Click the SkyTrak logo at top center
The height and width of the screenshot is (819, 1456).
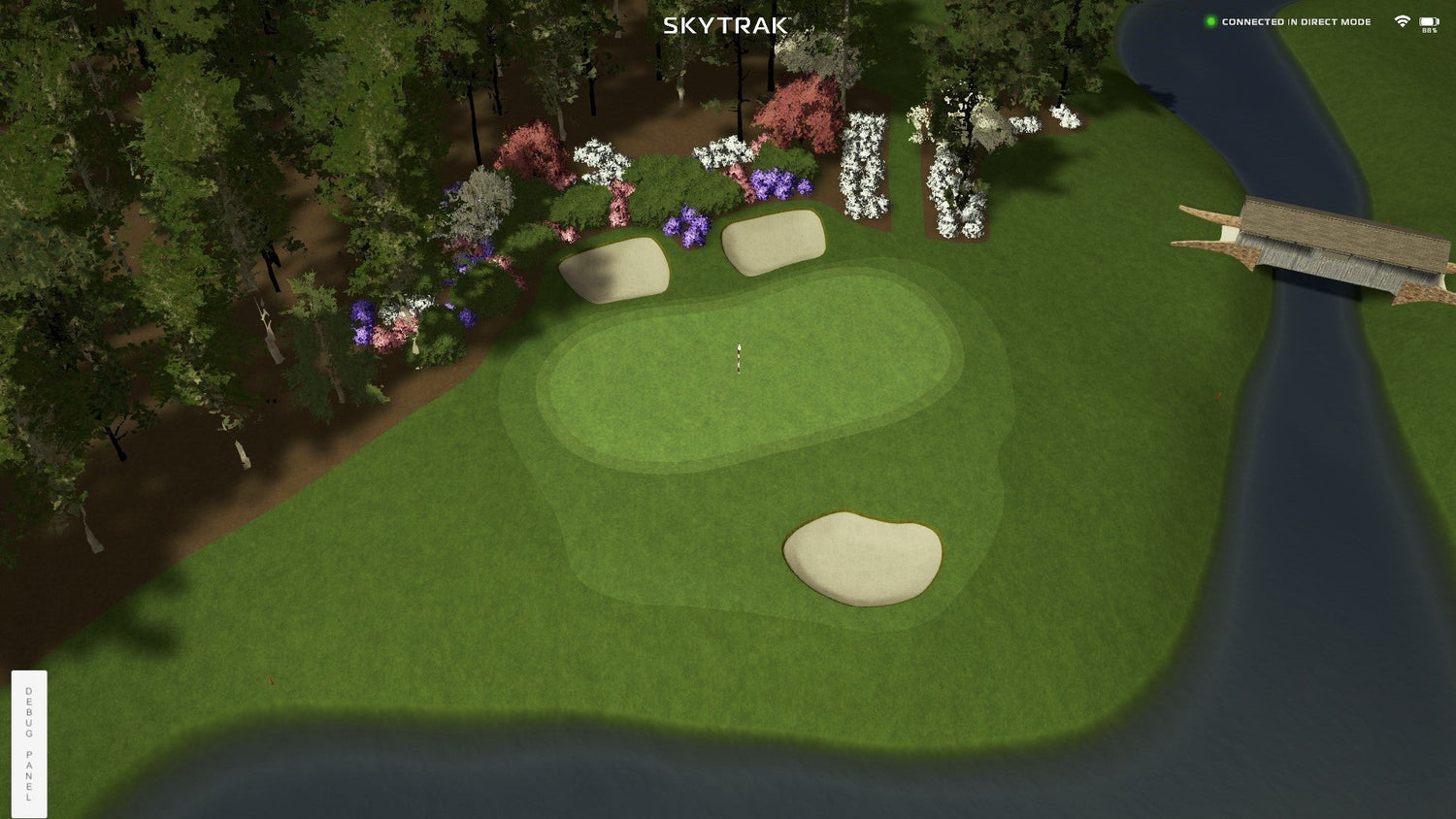(x=725, y=26)
